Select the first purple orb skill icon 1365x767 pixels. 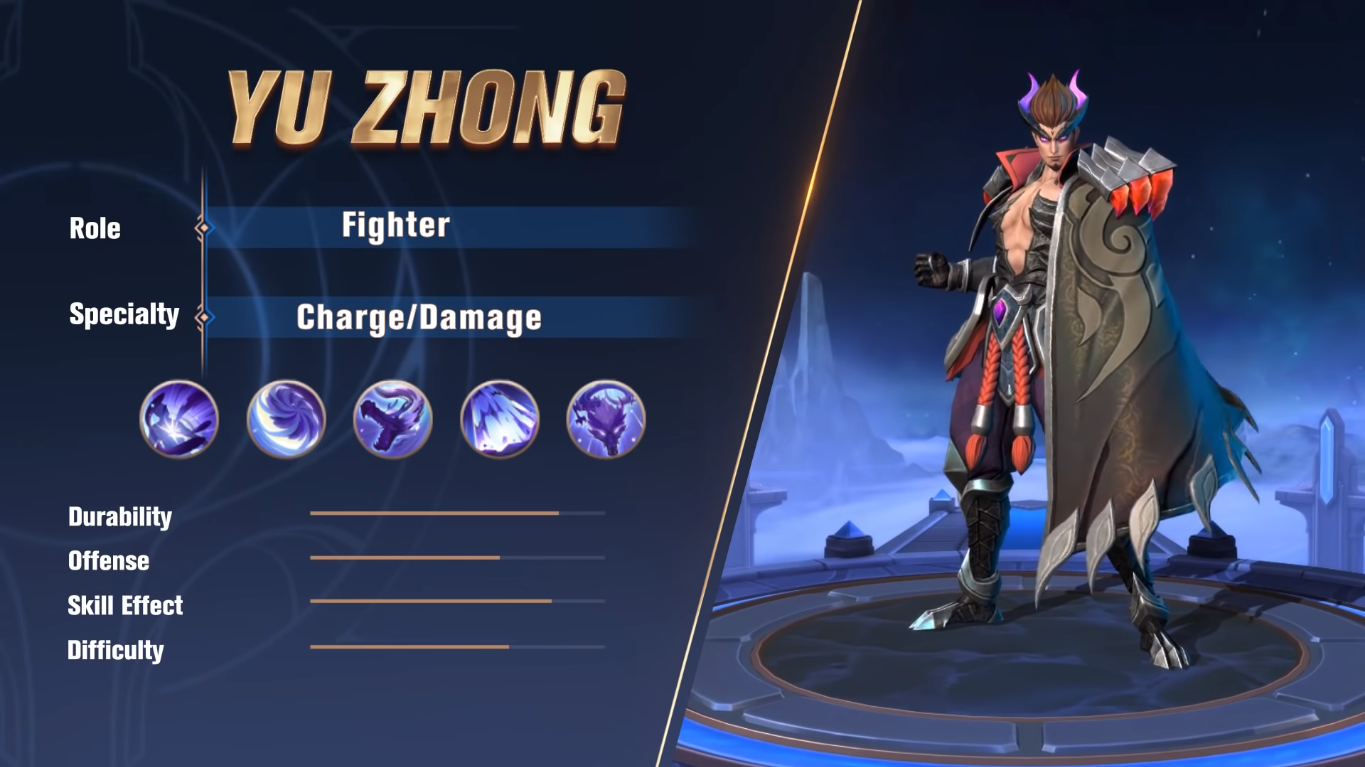177,420
